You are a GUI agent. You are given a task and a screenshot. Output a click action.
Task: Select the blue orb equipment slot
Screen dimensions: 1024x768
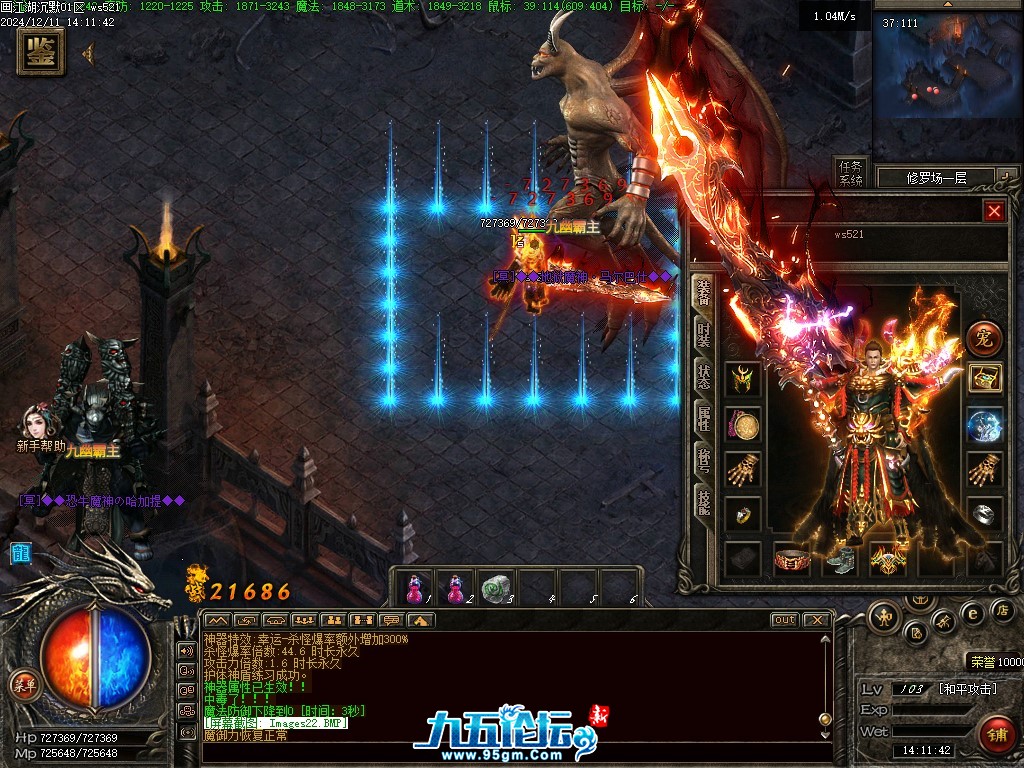click(984, 424)
